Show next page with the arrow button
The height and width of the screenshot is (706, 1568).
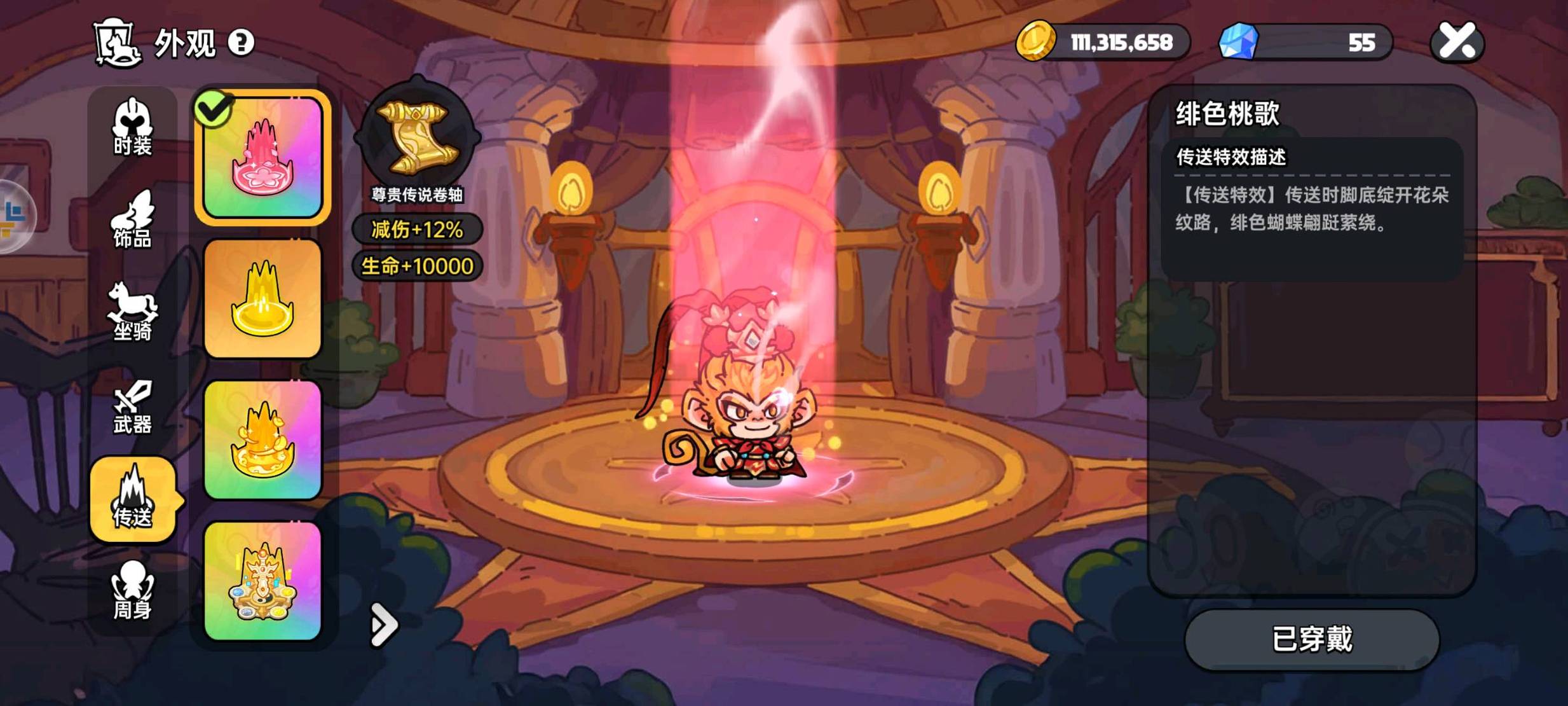(384, 625)
